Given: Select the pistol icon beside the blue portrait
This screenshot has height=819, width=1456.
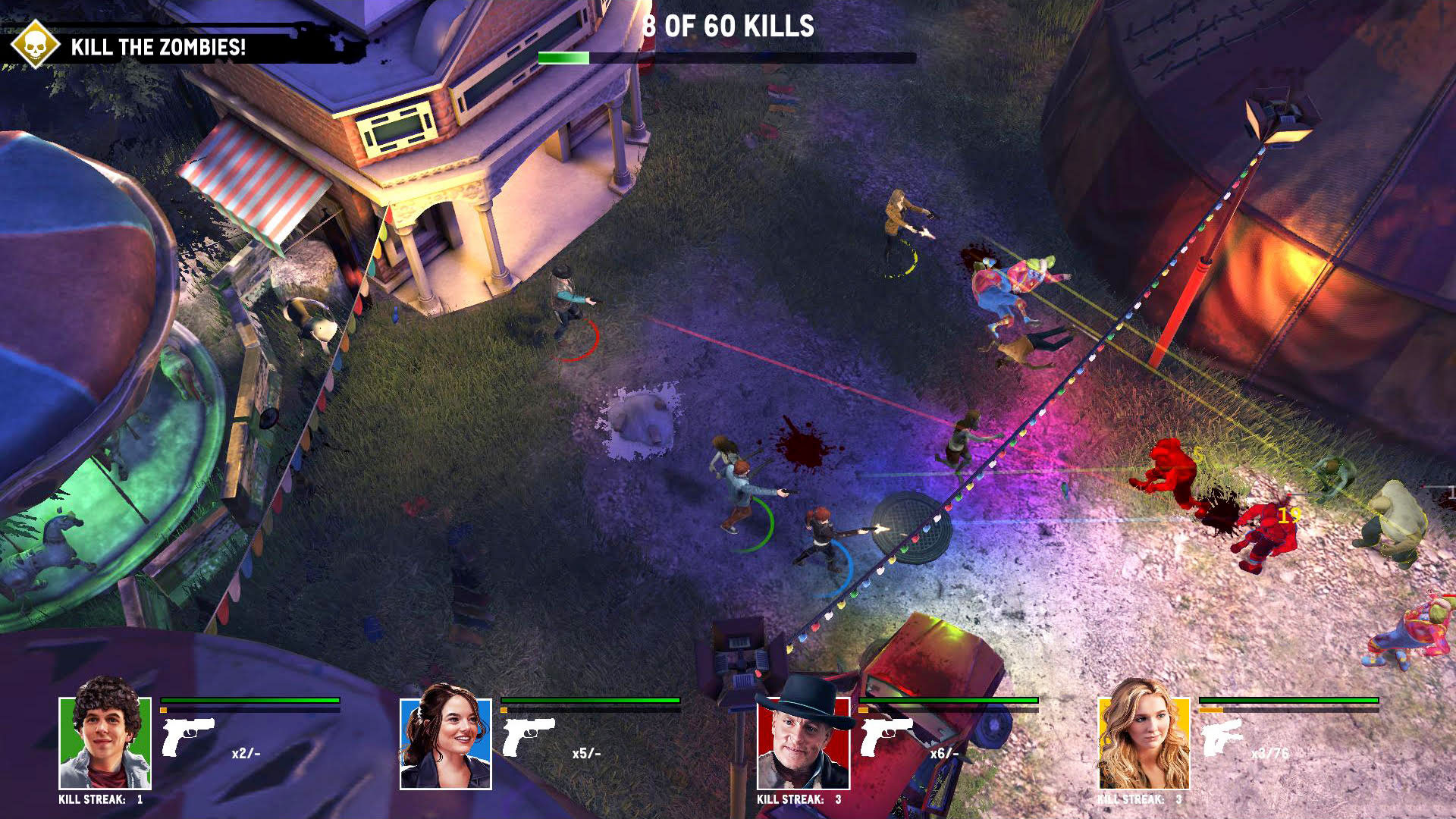Looking at the screenshot, I should (x=529, y=736).
